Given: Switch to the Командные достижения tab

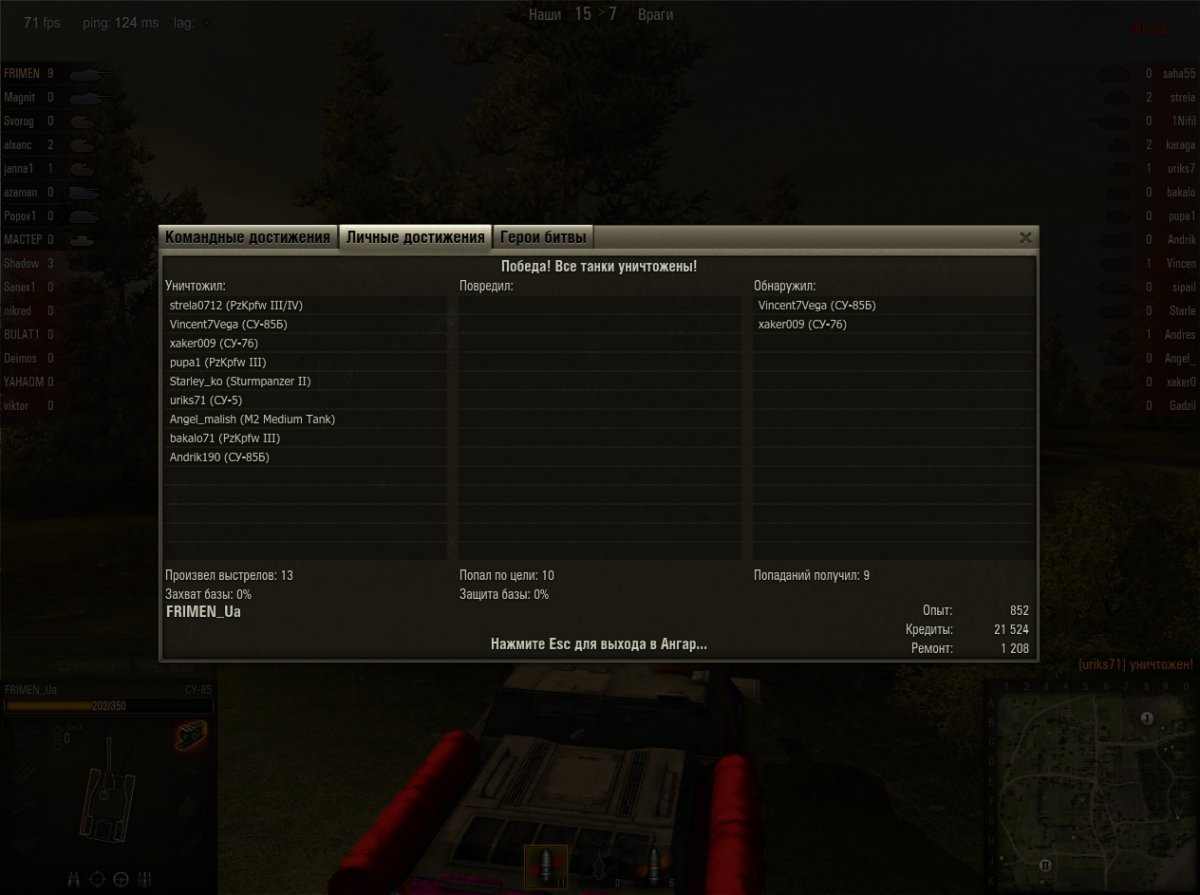Looking at the screenshot, I should 247,237.
